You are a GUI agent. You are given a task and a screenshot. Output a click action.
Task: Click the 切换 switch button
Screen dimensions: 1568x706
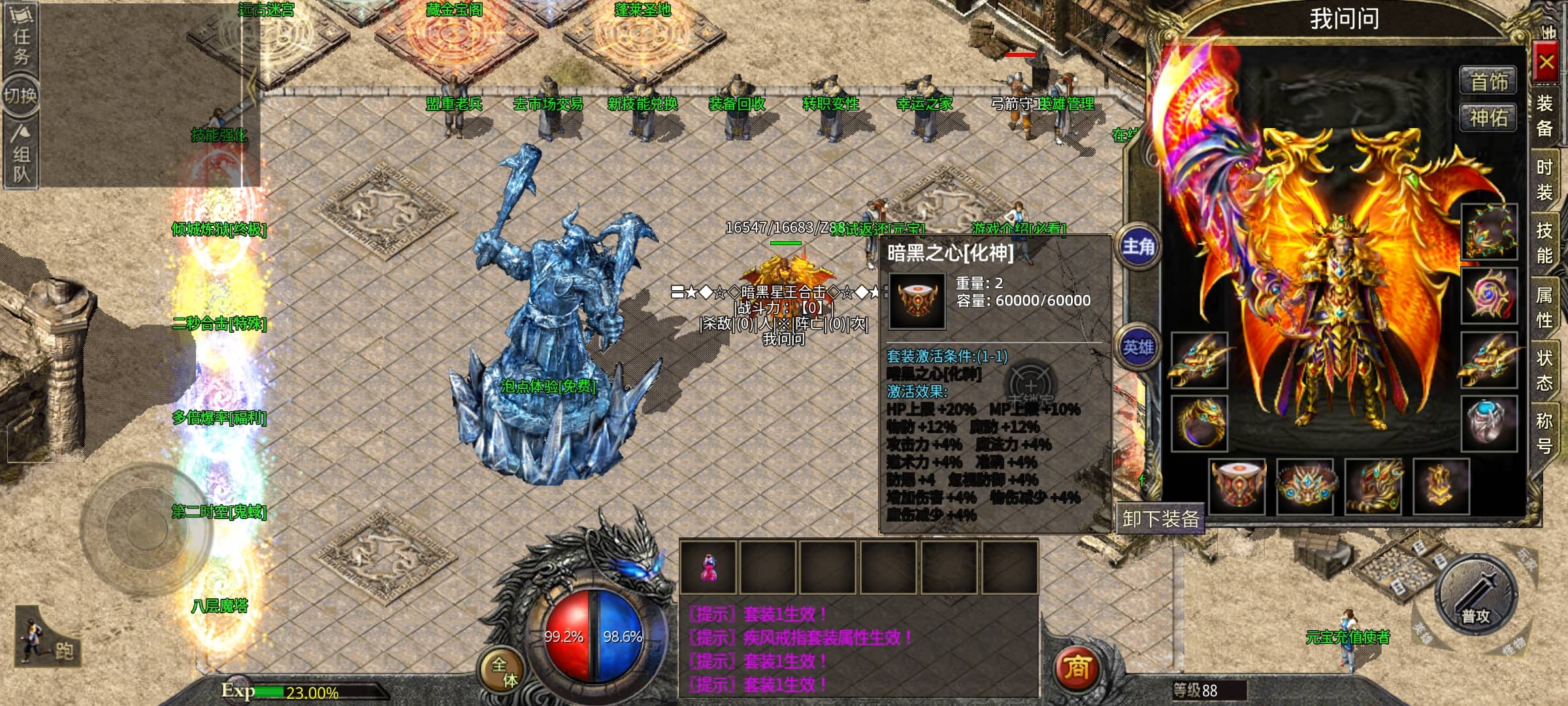click(21, 96)
